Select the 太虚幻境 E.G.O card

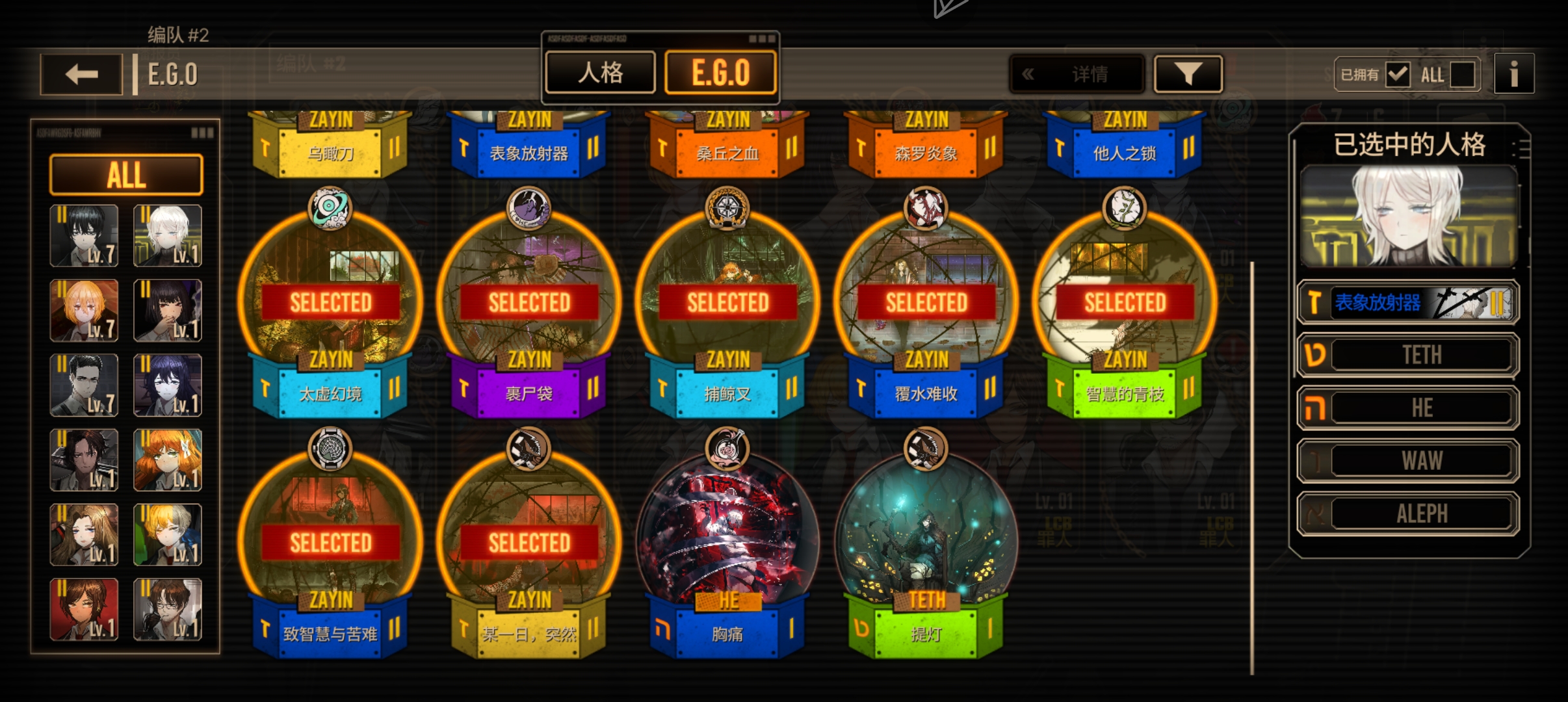331,305
